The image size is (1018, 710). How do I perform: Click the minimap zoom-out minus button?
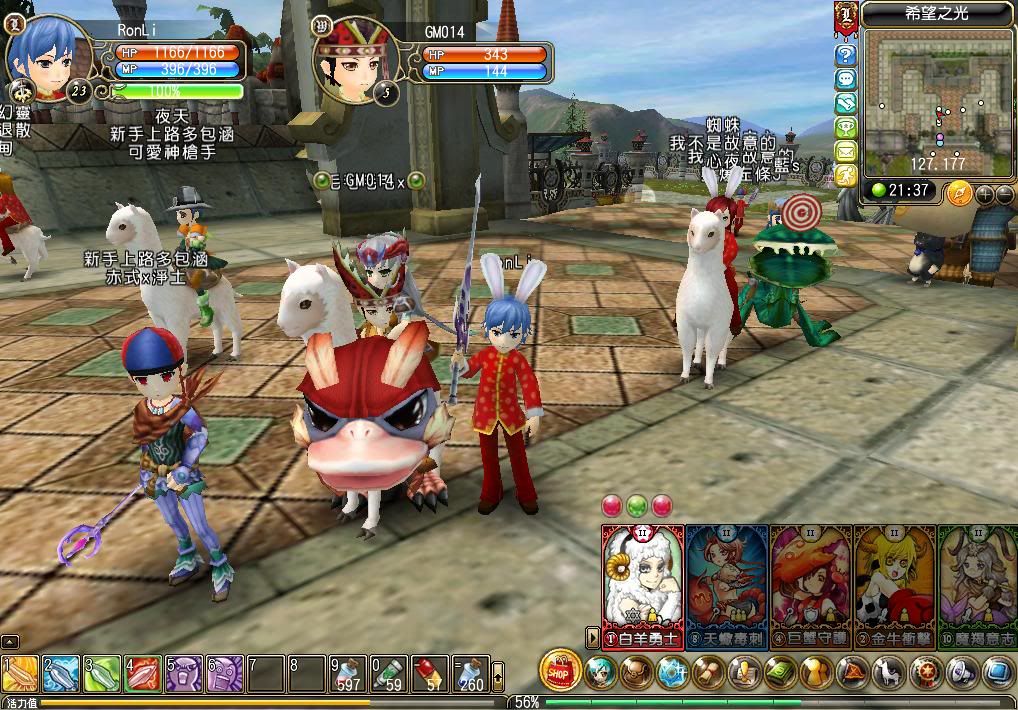tap(1005, 194)
